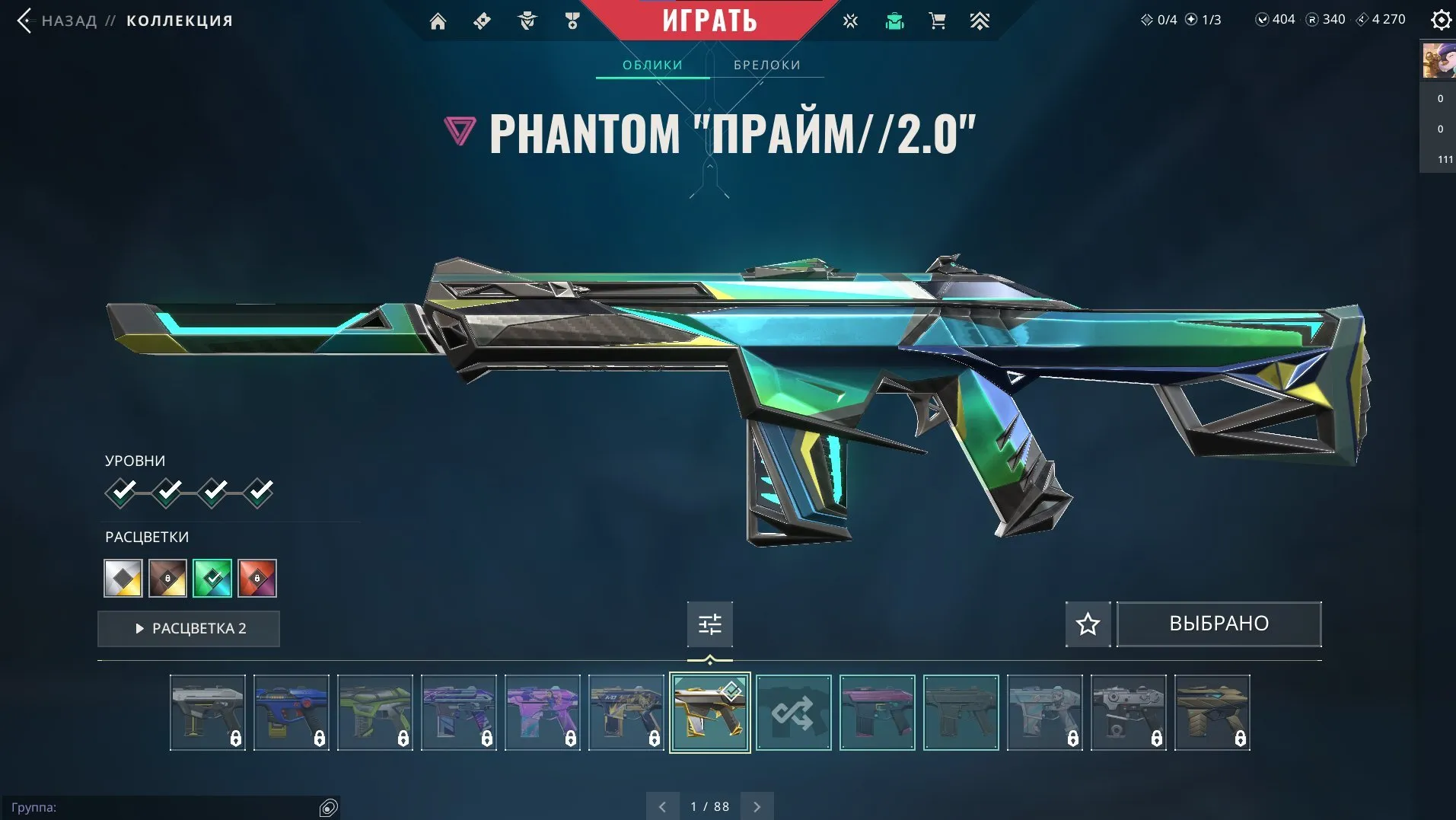Enable the shuffle random skin option in thumbnails
This screenshot has width=1456, height=820.
(x=793, y=712)
